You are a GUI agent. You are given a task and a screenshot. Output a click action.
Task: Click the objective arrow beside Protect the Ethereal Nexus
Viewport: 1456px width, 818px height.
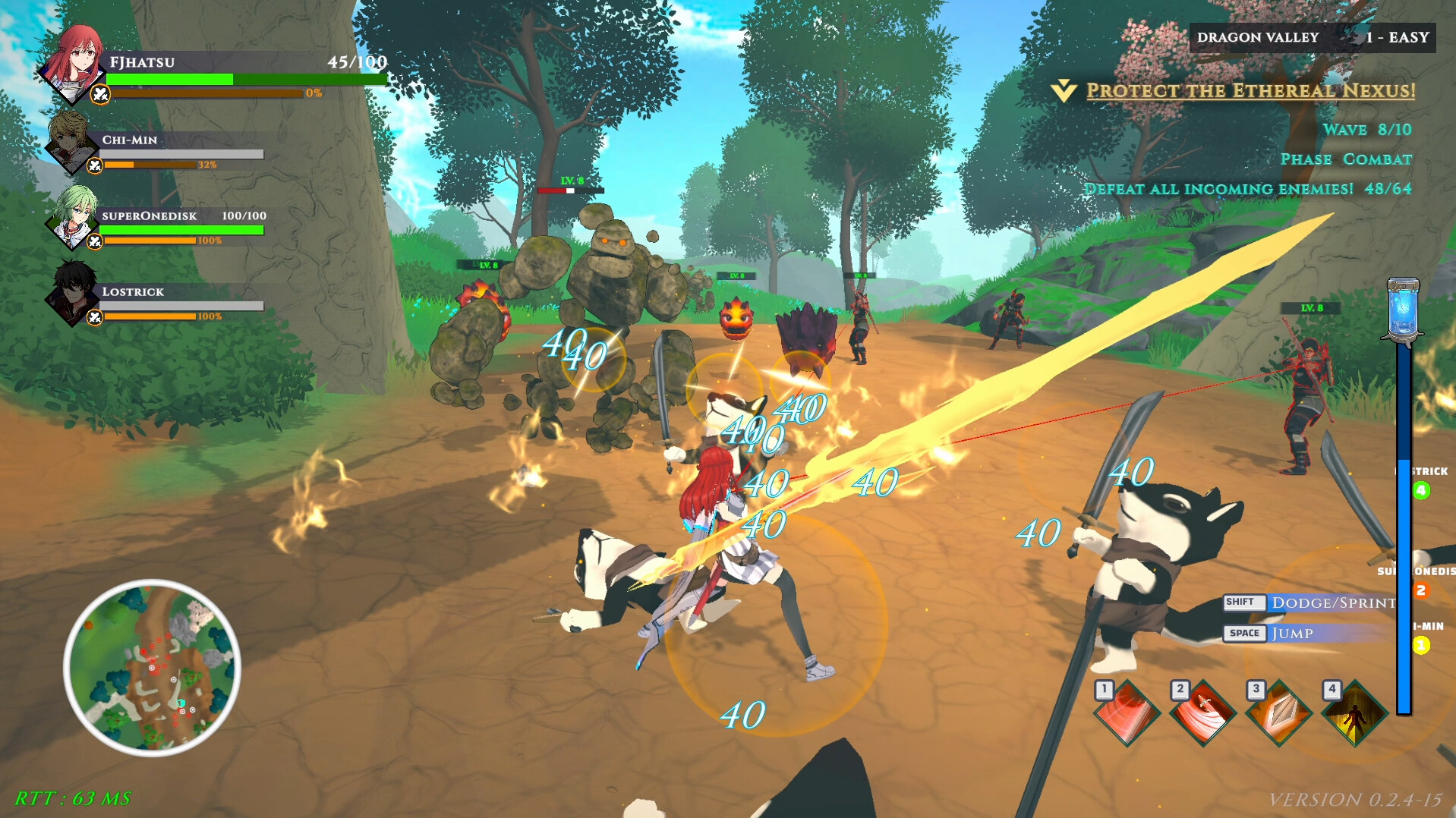pos(1063,90)
